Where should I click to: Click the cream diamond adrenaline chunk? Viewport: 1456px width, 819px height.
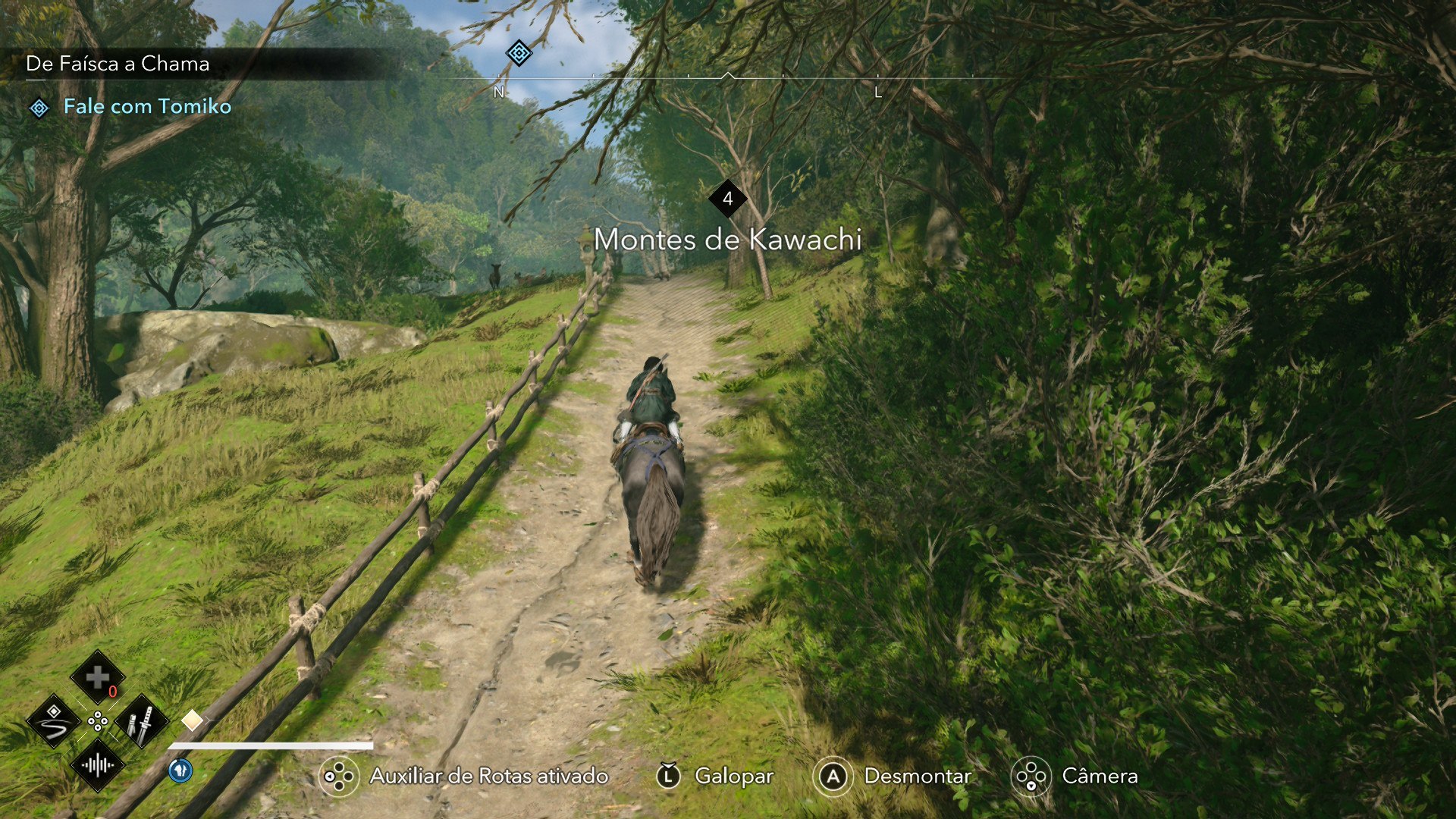click(x=192, y=720)
